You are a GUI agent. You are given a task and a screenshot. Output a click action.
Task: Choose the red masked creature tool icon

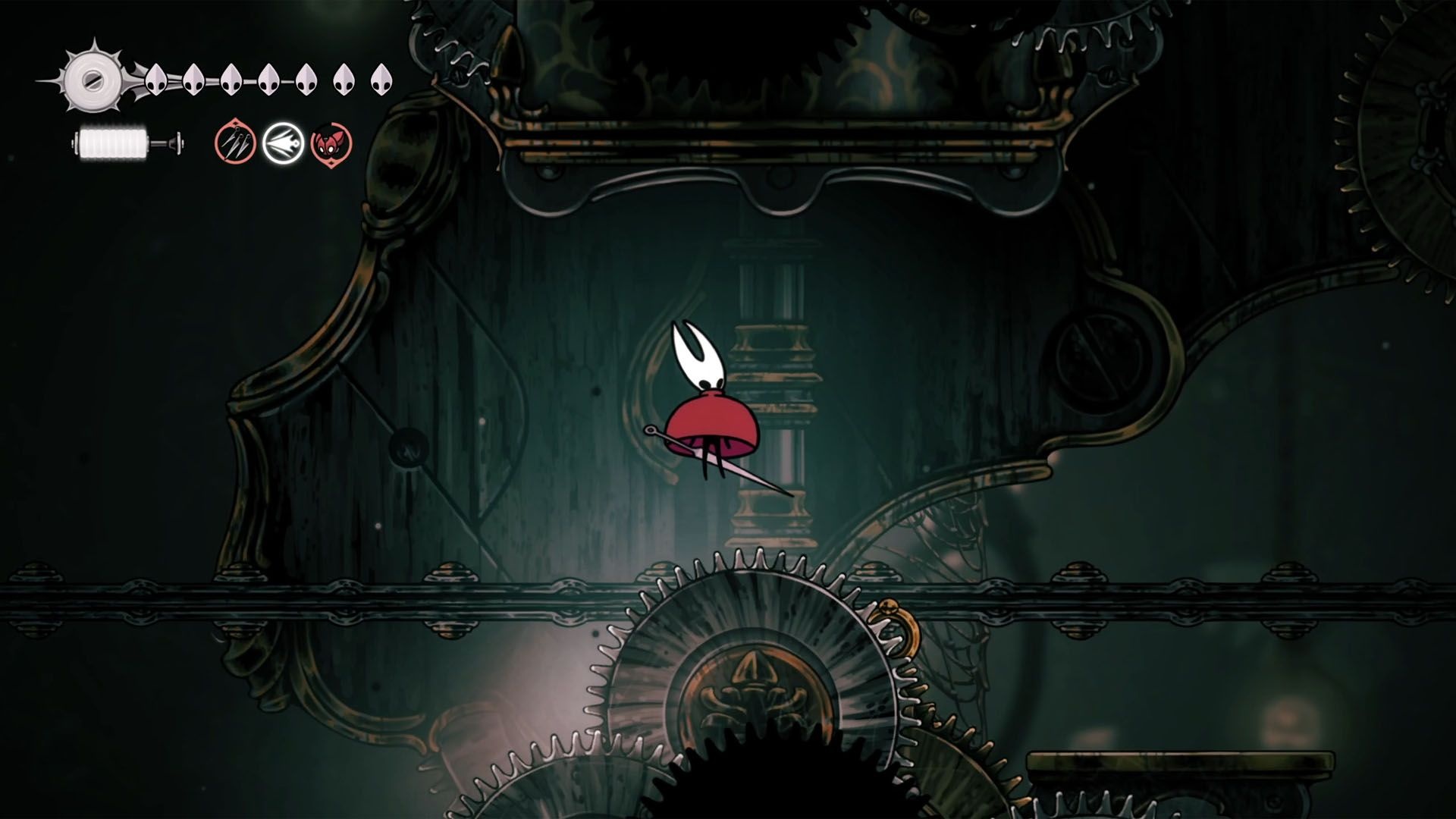click(331, 143)
